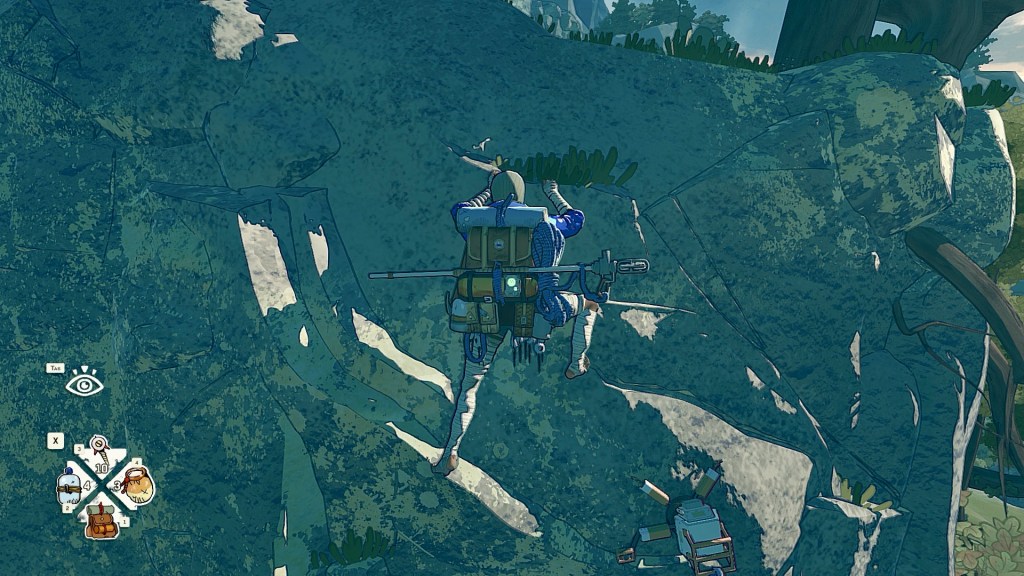The height and width of the screenshot is (576, 1024).
Task: Select the piton item slot
Action: 100,451
